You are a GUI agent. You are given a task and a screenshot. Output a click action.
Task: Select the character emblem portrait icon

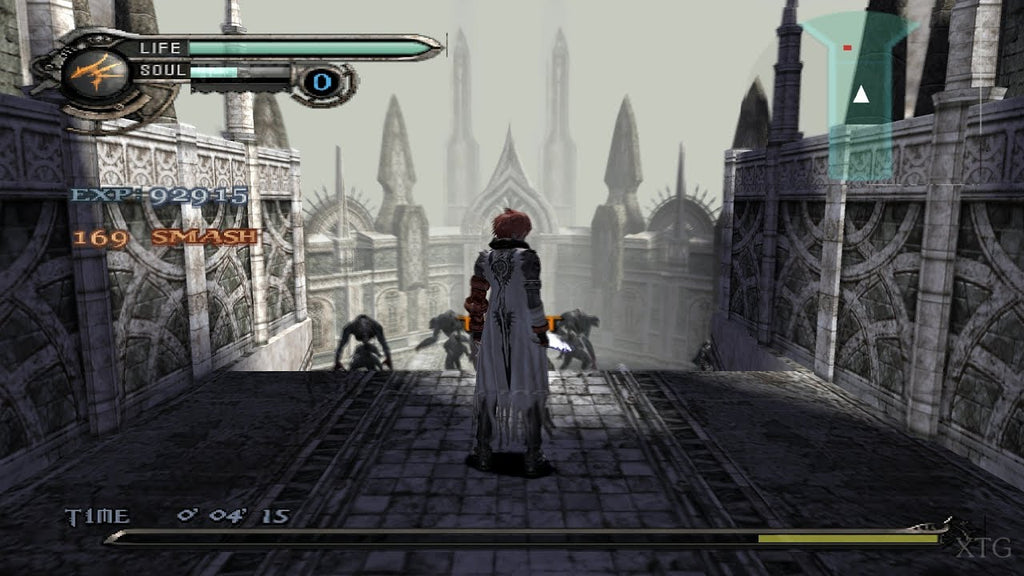coord(97,74)
